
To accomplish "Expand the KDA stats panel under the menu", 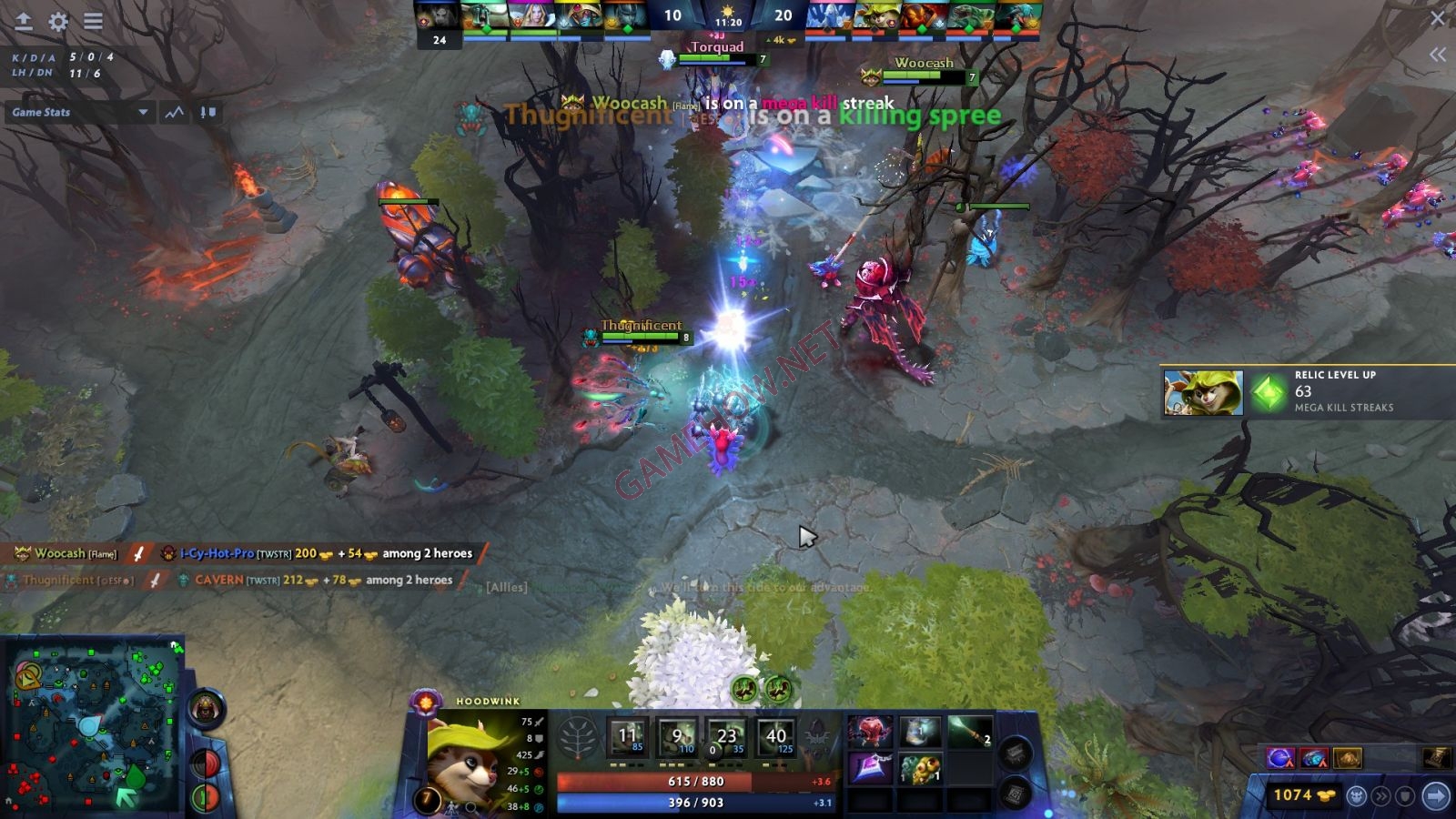I will (55, 66).
